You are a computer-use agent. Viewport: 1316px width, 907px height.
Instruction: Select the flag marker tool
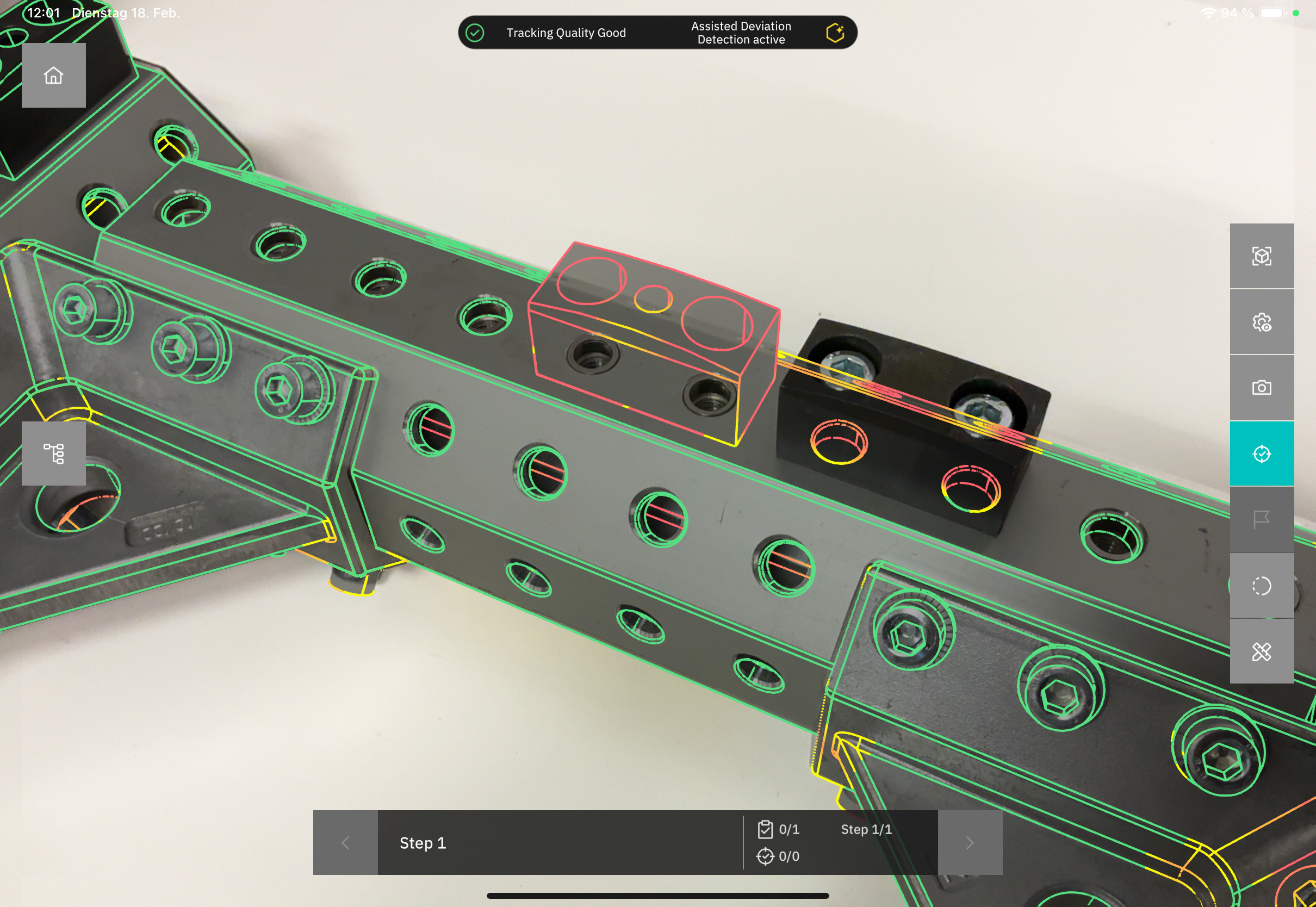tap(1262, 519)
